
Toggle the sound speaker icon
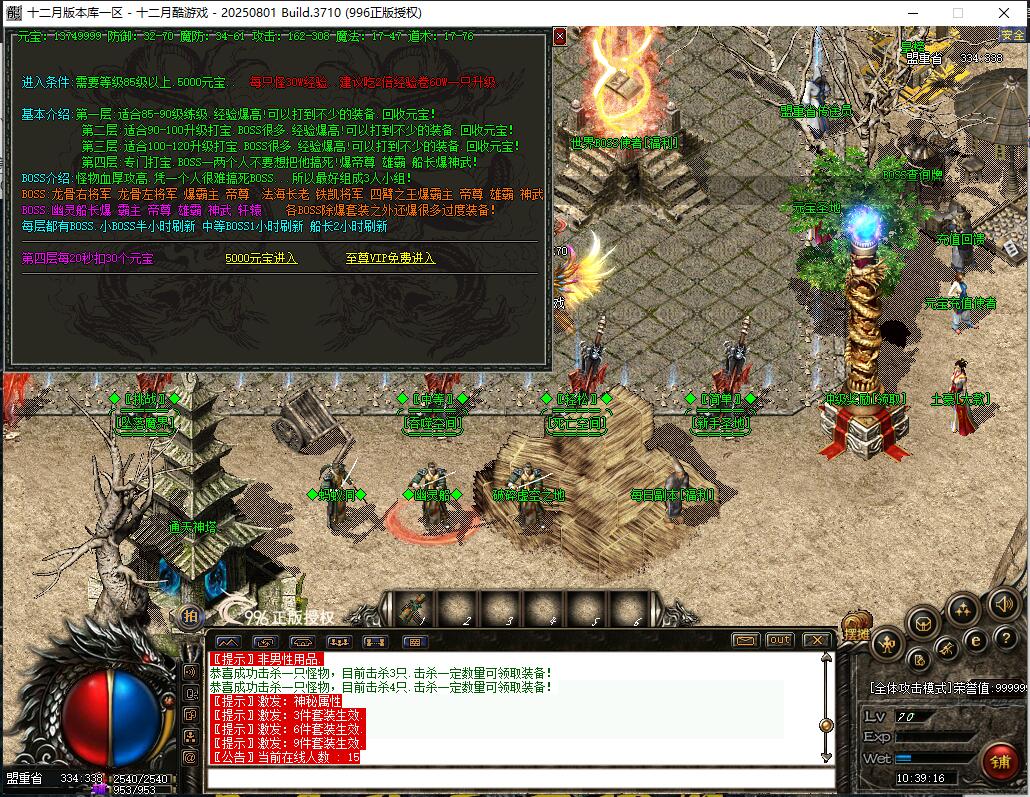[x=1003, y=603]
